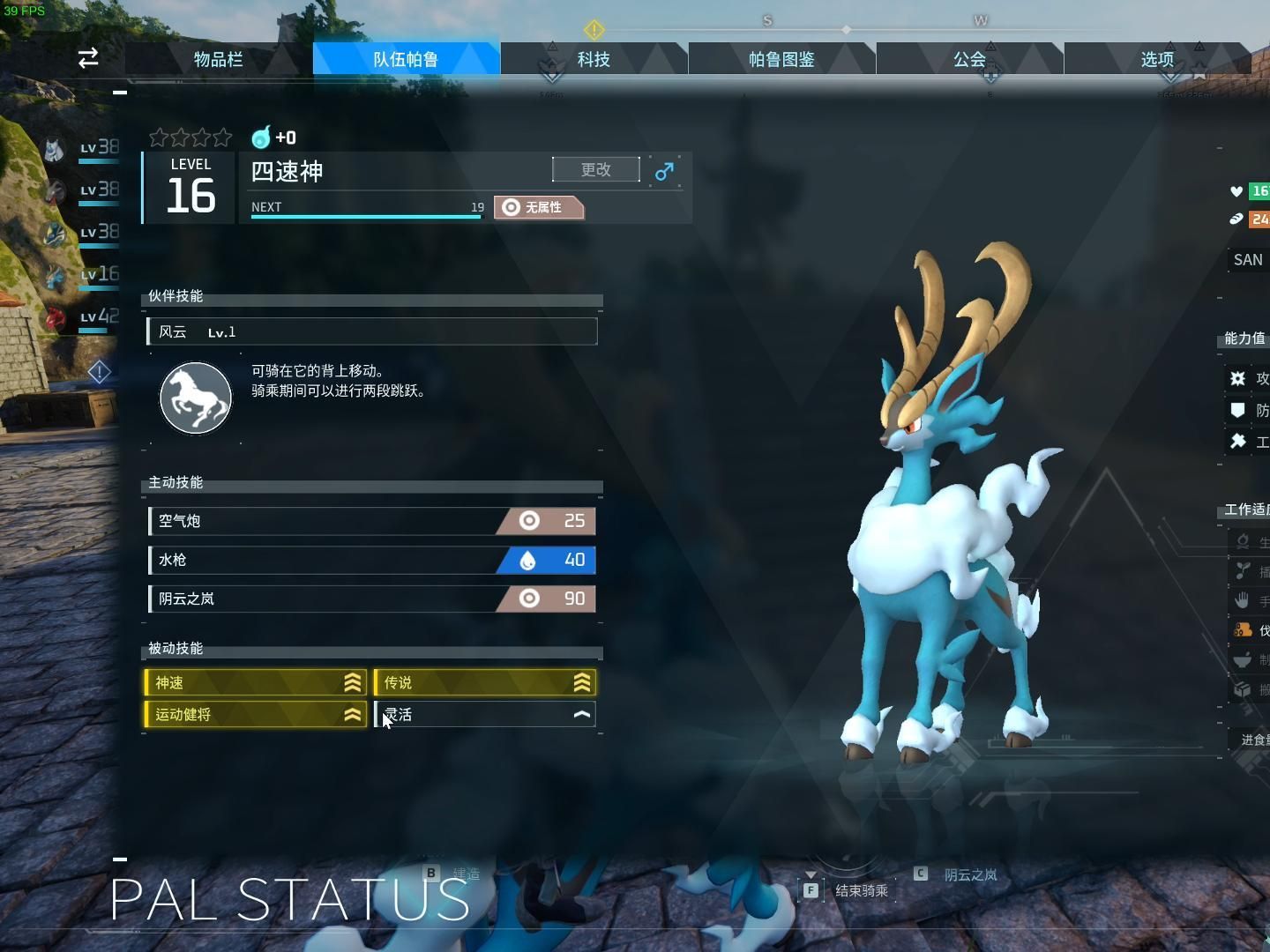Click the swap arrows icon top left
The height and width of the screenshot is (952, 1270).
click(x=87, y=57)
